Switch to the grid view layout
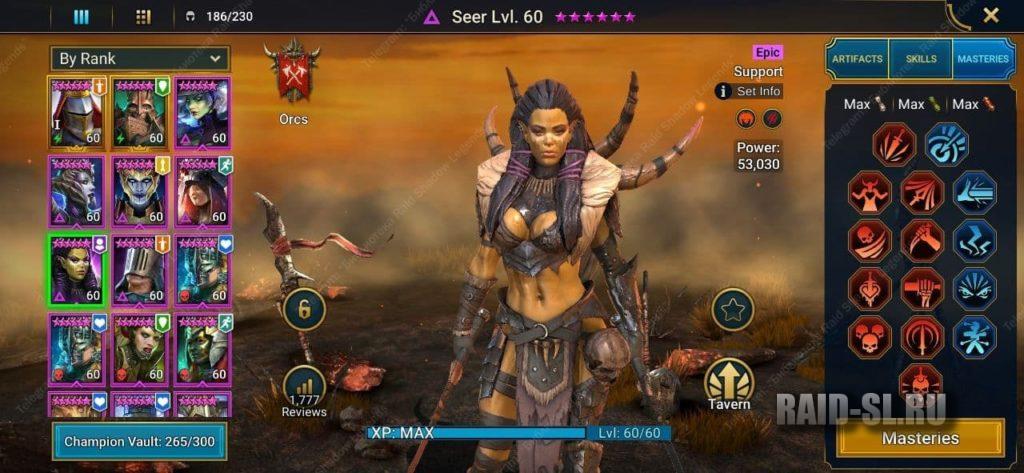 [143, 16]
